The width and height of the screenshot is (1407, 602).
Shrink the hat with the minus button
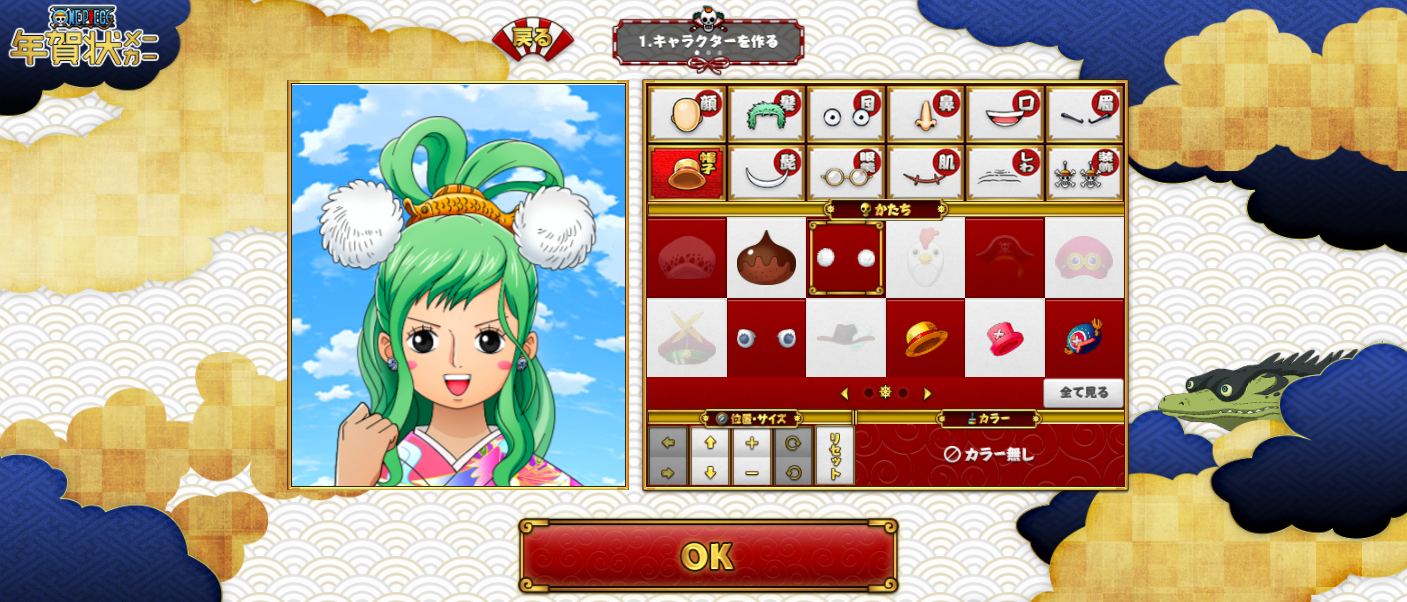point(752,472)
